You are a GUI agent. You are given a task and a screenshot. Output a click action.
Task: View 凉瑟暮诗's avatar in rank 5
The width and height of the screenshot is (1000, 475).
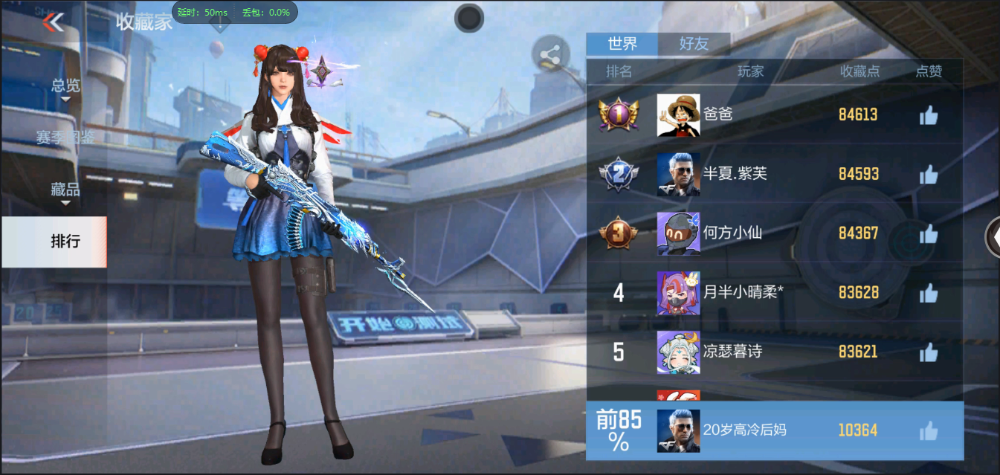676,352
